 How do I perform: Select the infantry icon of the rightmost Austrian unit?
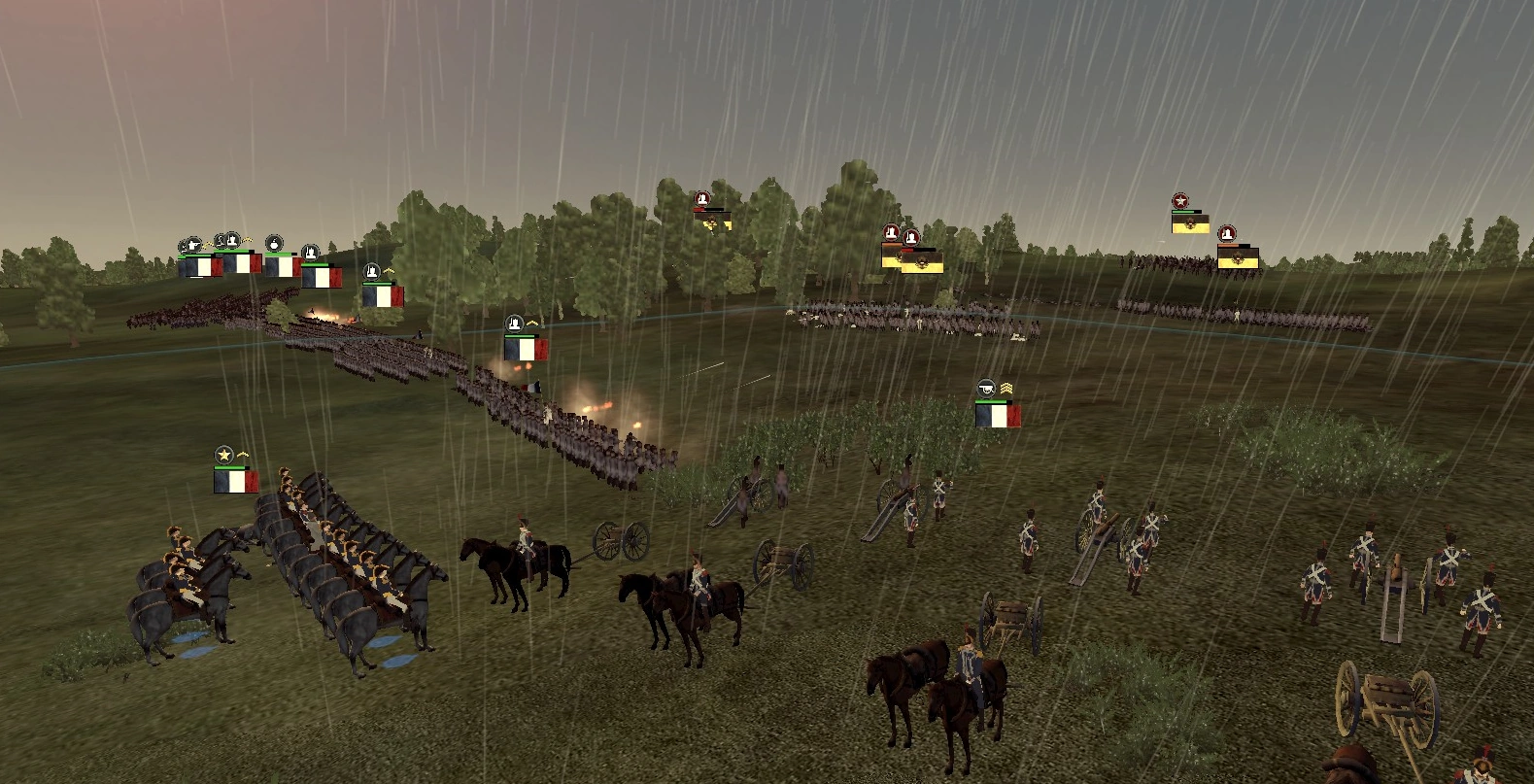tap(1227, 234)
